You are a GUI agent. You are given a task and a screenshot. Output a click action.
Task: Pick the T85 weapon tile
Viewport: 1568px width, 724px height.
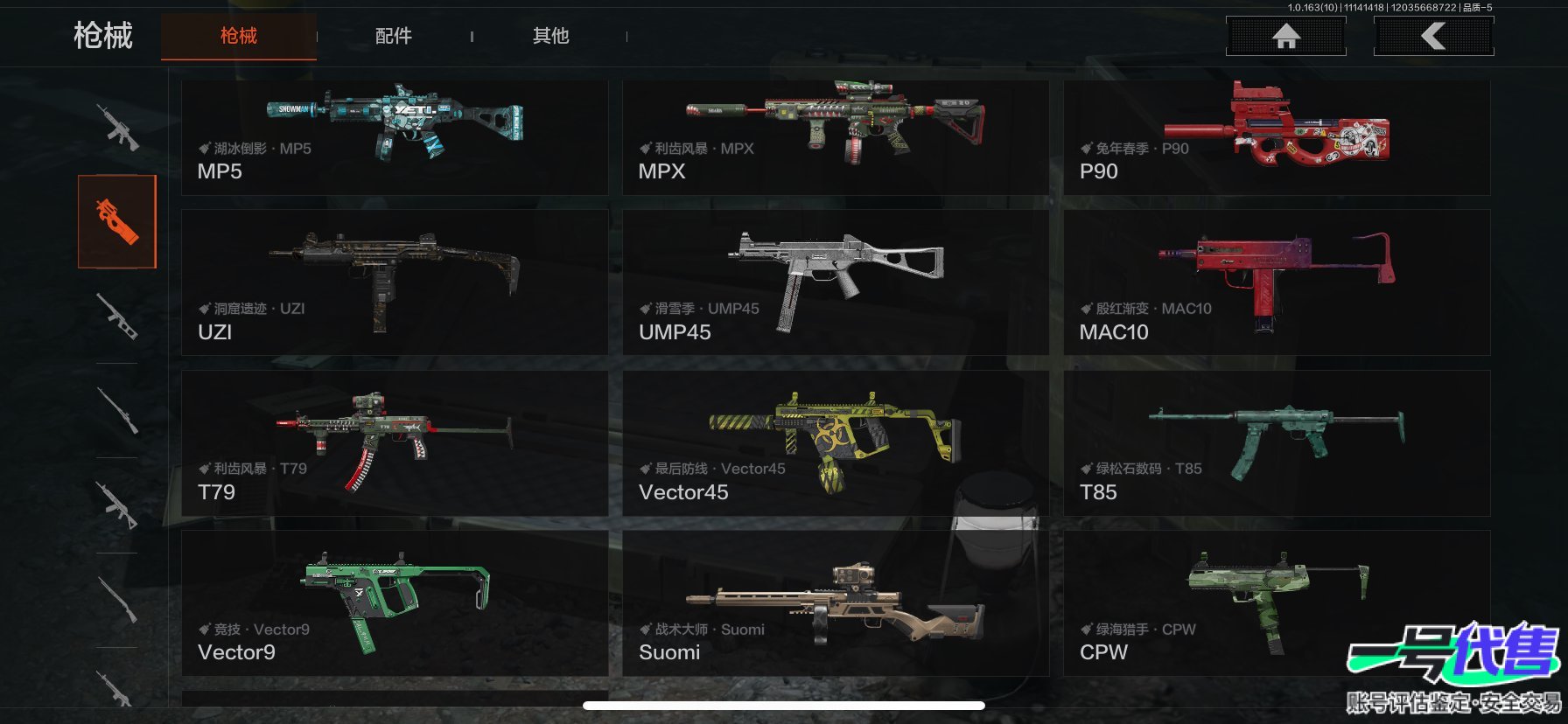click(x=1276, y=442)
